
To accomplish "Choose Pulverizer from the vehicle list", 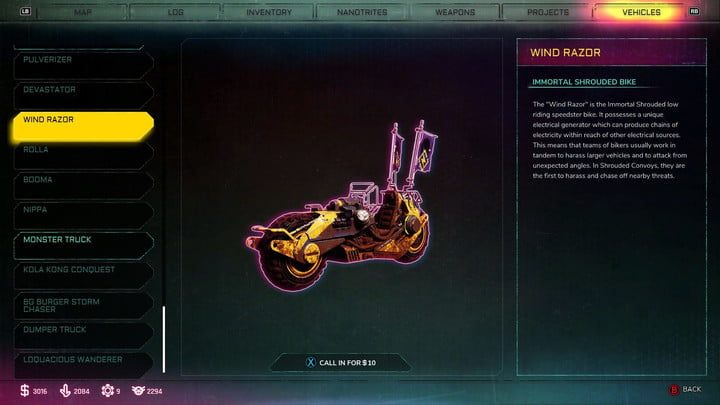I will point(80,60).
